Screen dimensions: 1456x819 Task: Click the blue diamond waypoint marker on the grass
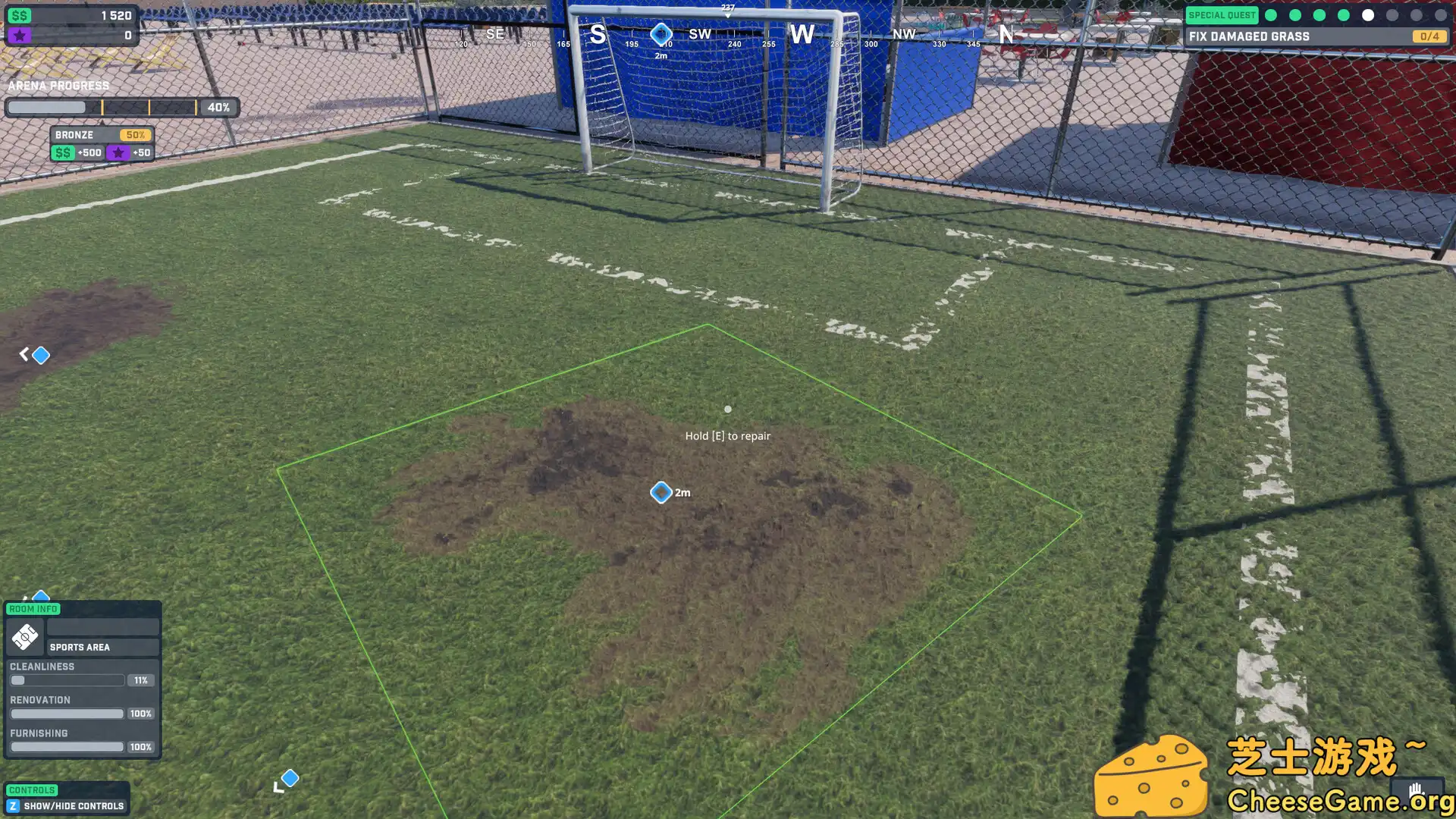point(661,492)
